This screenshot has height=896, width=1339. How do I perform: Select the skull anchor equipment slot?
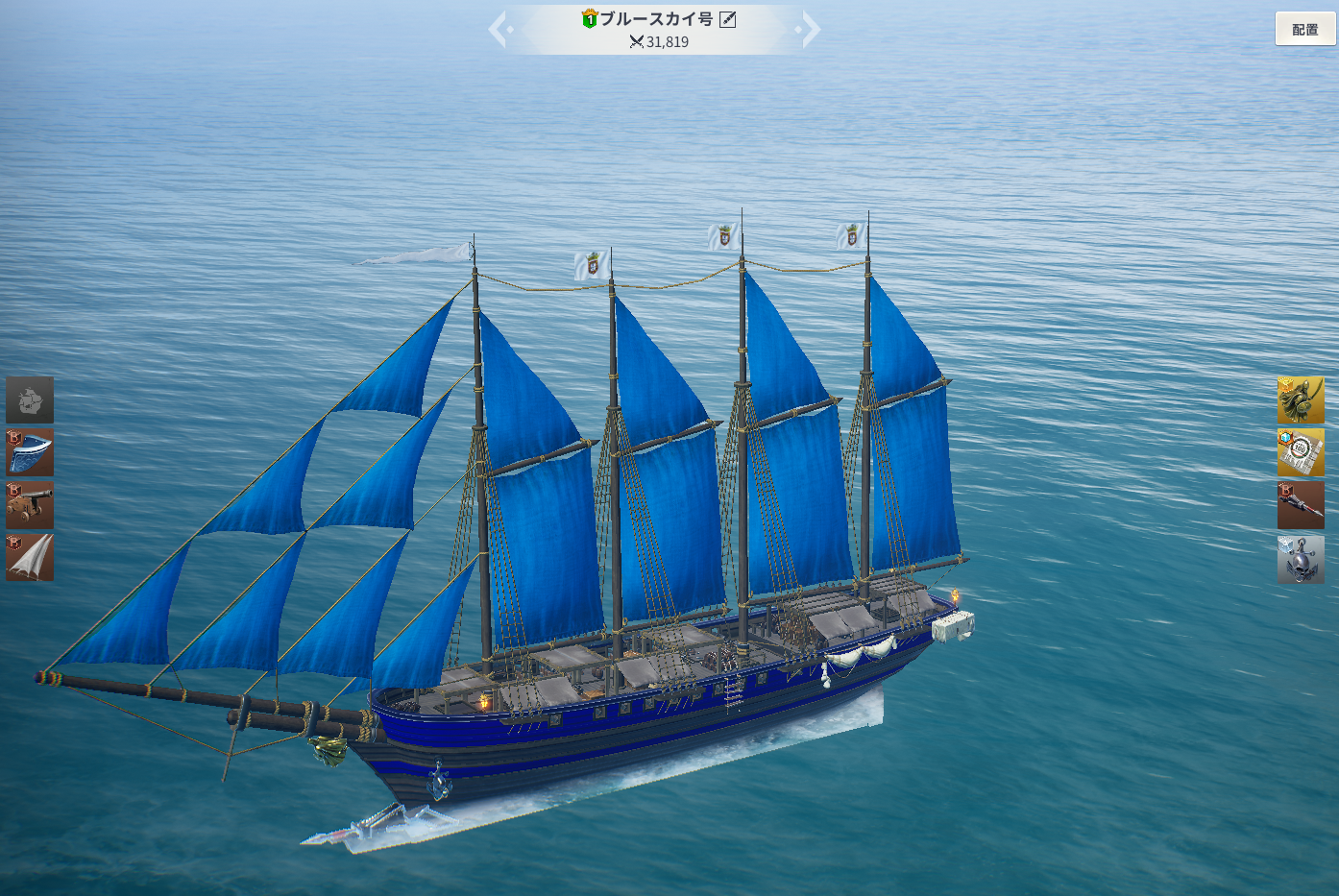click(x=1301, y=558)
